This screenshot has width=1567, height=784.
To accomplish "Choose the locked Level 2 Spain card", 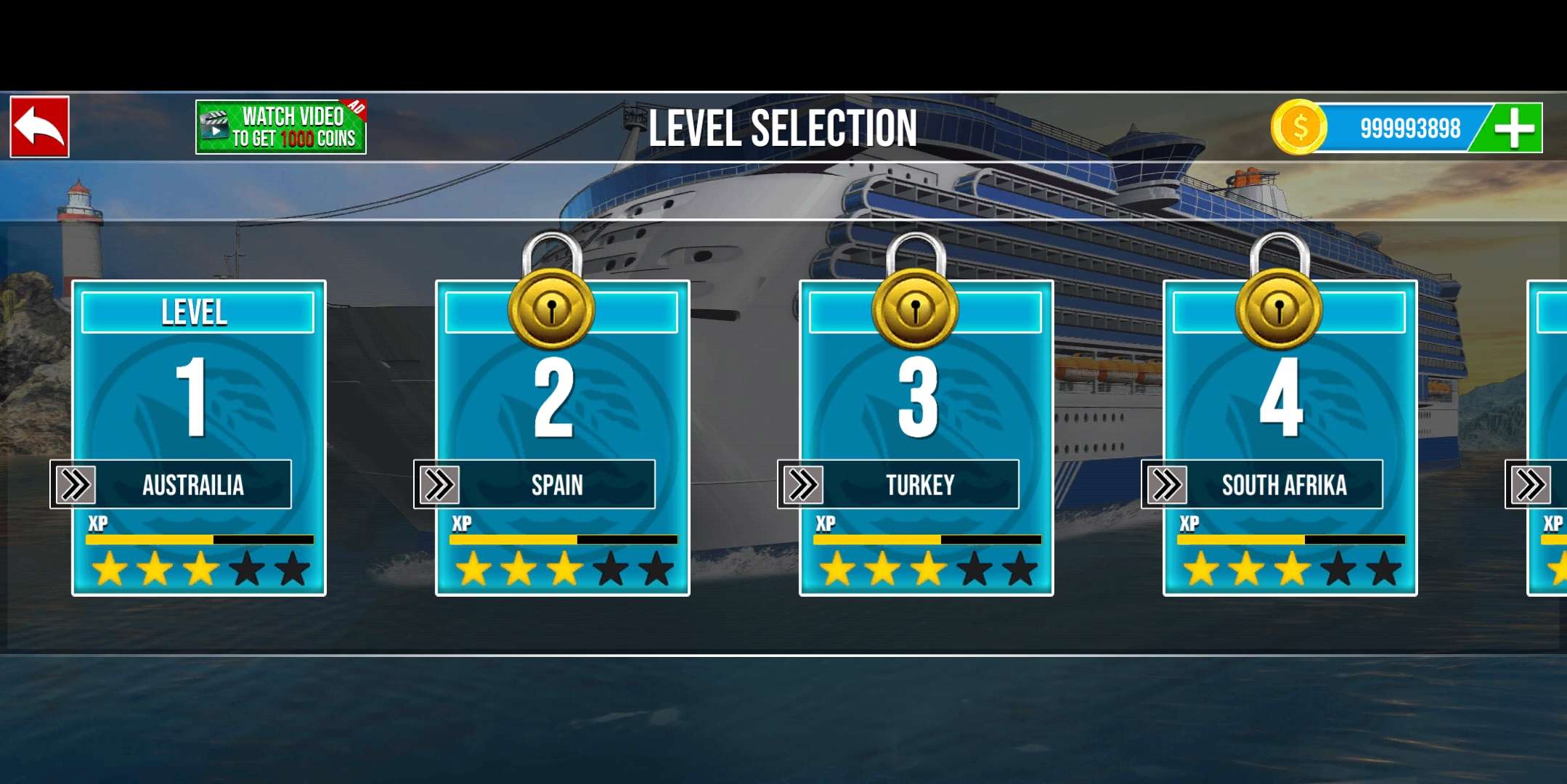I will point(562,438).
